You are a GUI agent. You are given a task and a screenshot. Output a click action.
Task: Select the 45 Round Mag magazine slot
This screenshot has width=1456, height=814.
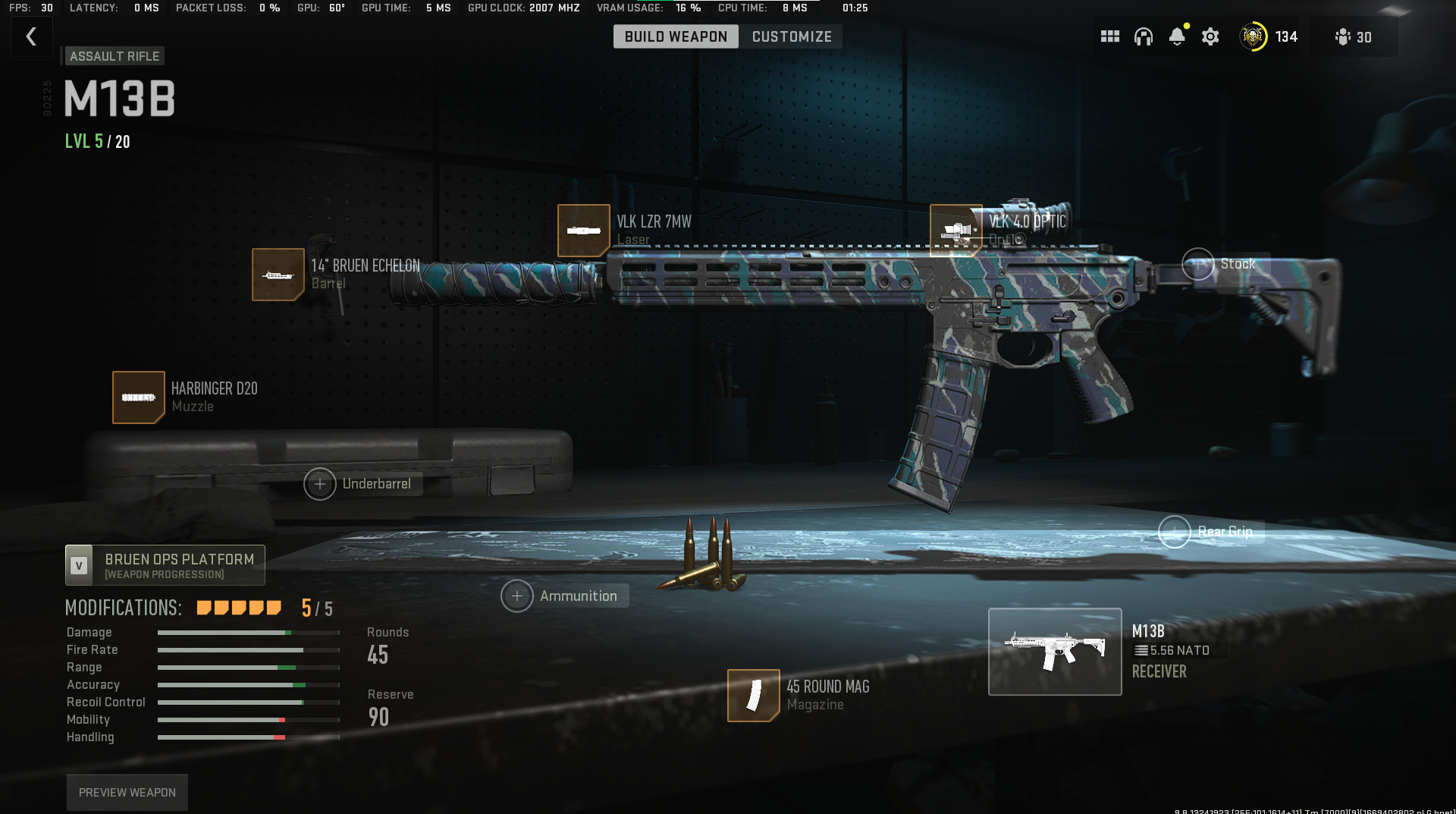753,695
